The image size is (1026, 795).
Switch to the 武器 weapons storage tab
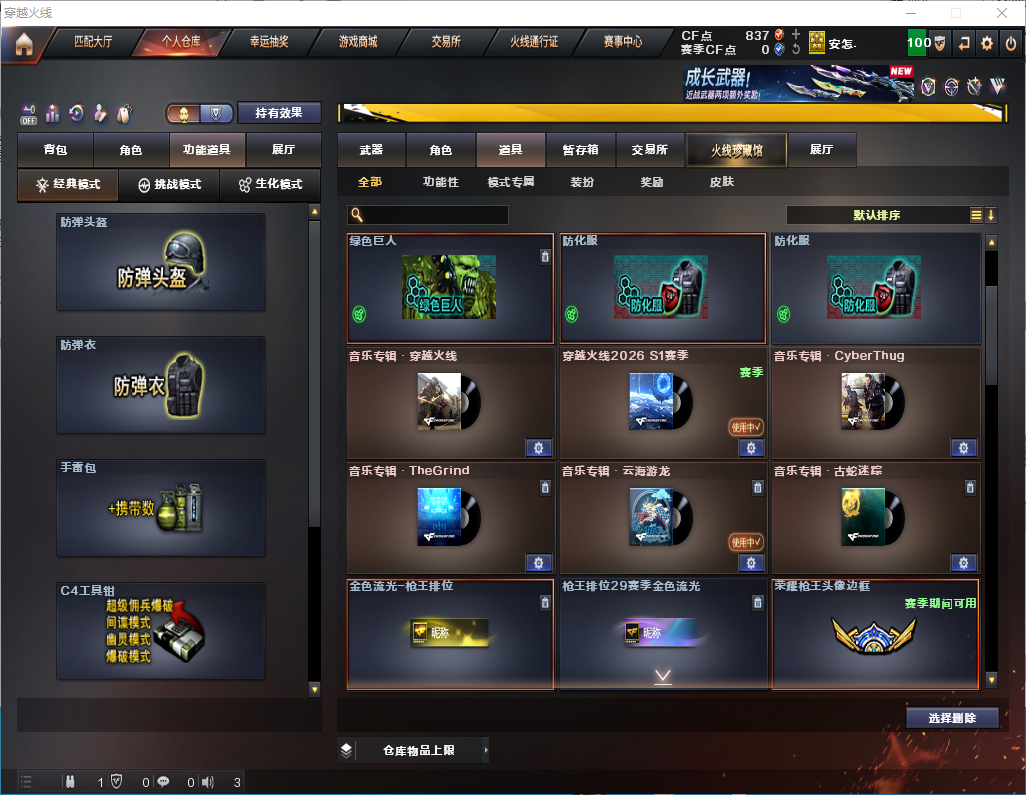point(371,150)
